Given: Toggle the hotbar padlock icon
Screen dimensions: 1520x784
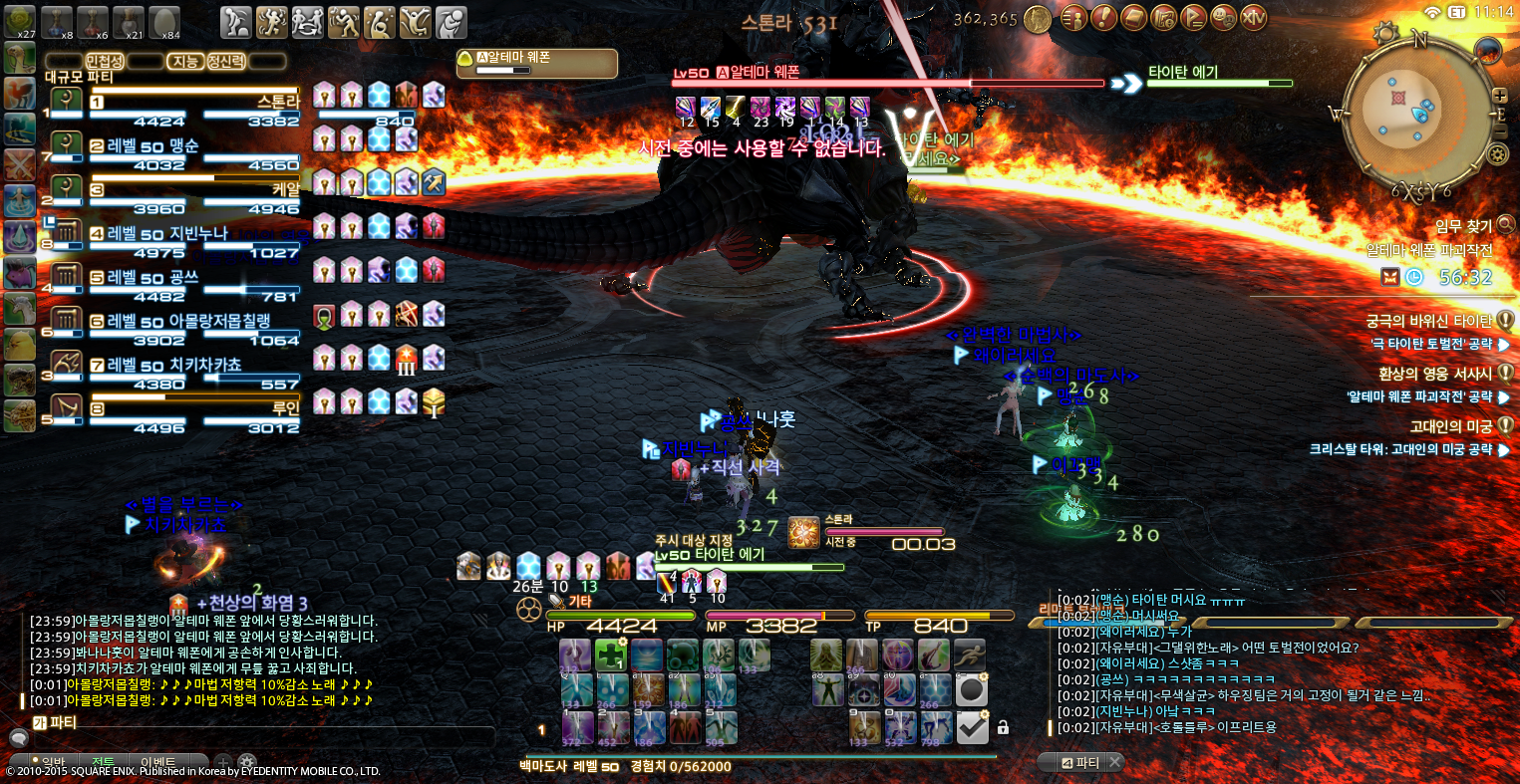Looking at the screenshot, I should 1003,728.
